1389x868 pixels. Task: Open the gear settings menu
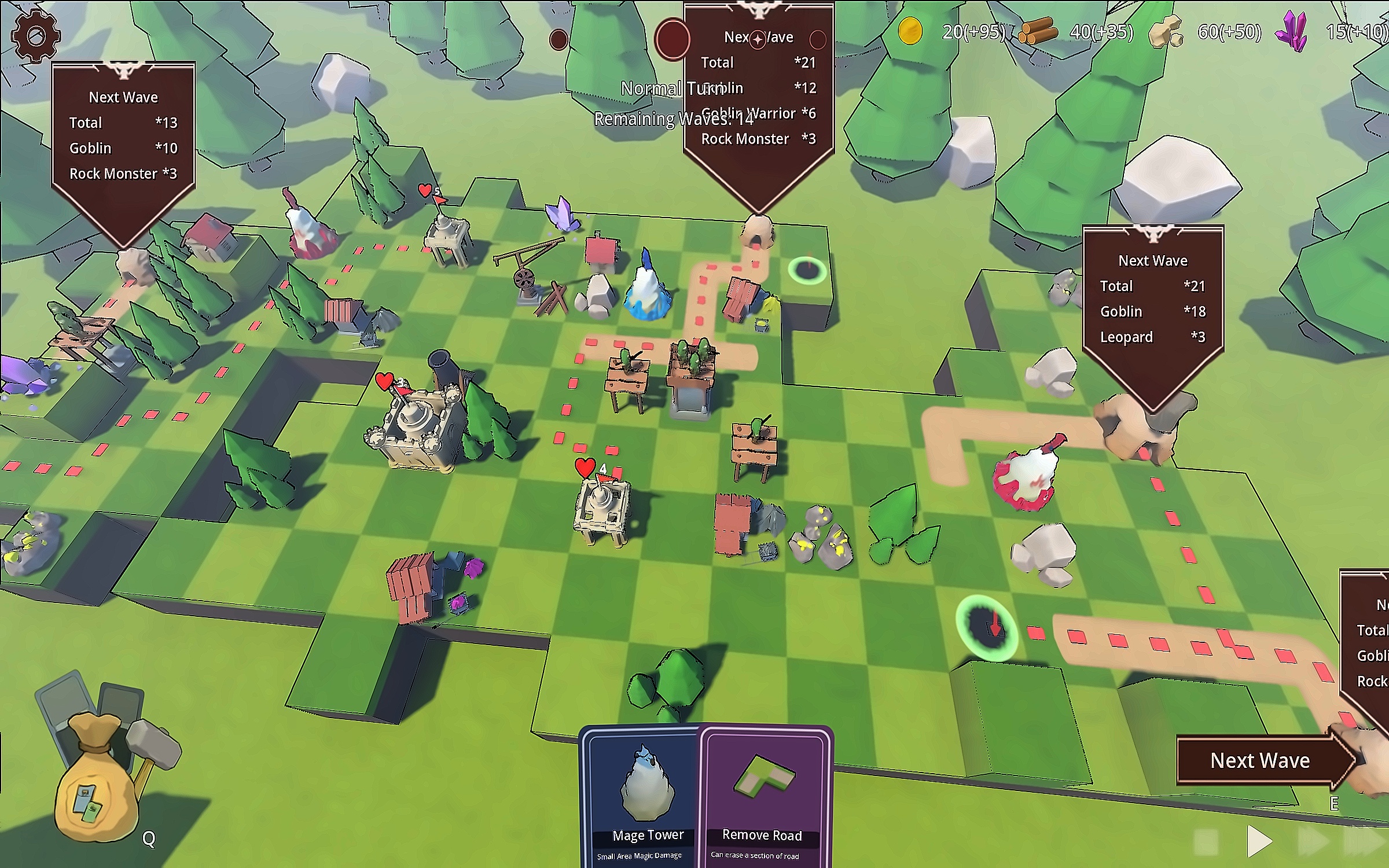35,36
